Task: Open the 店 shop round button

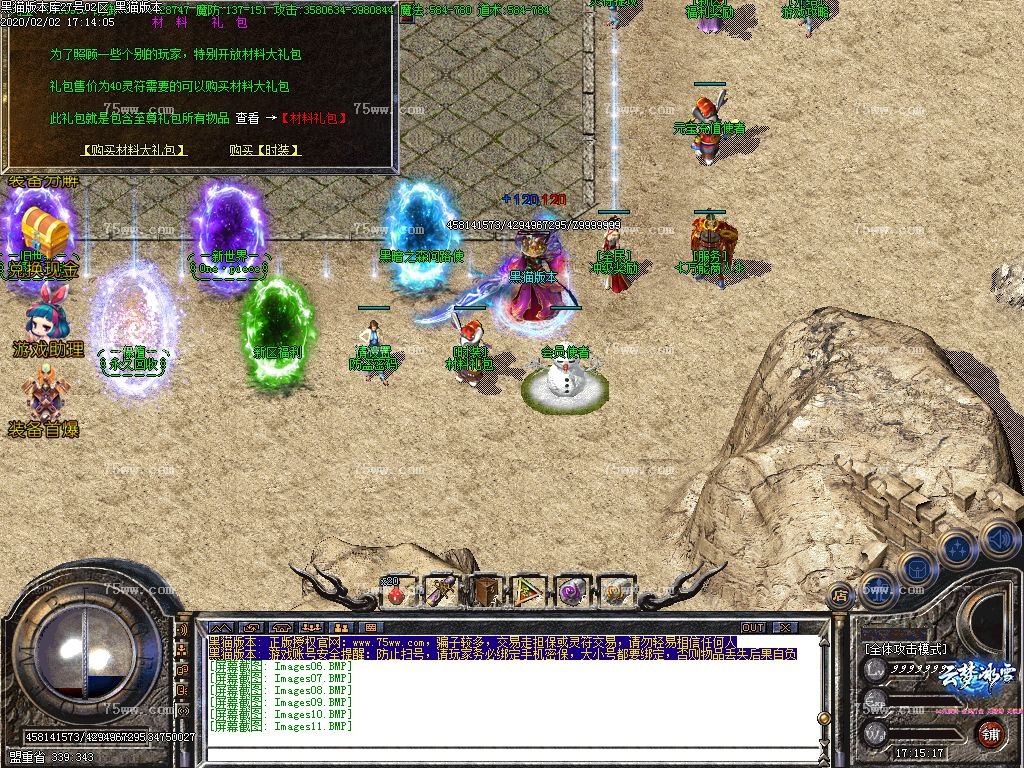Action: (840, 595)
